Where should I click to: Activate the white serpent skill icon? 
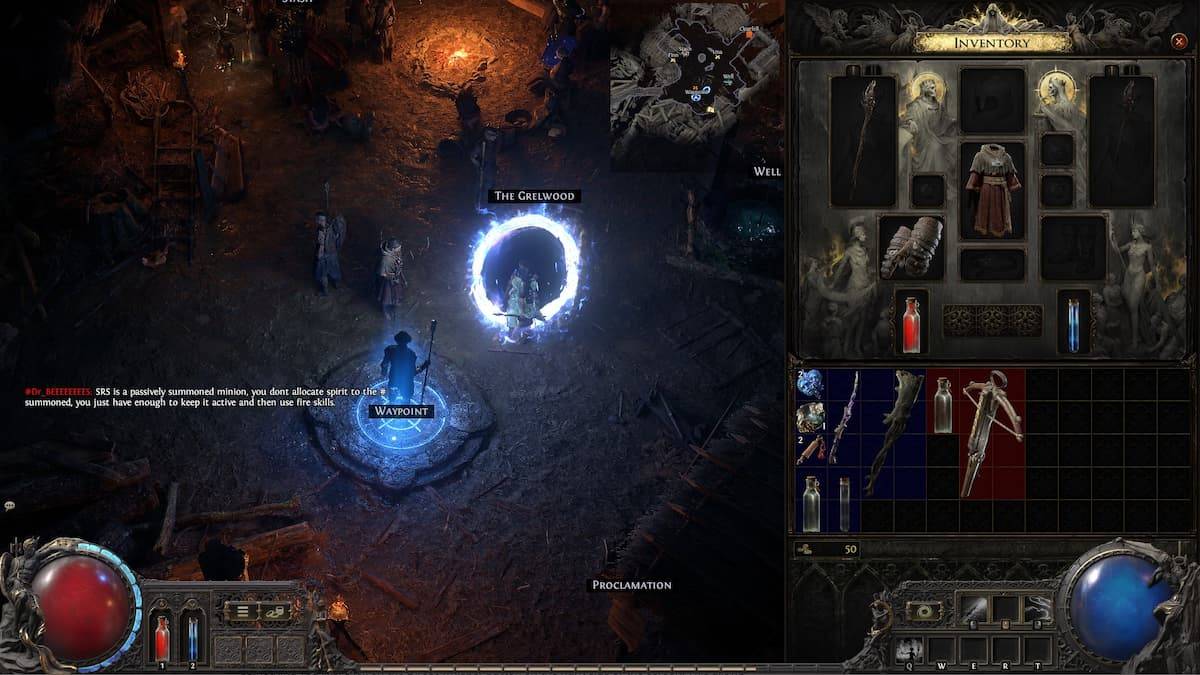click(1037, 608)
